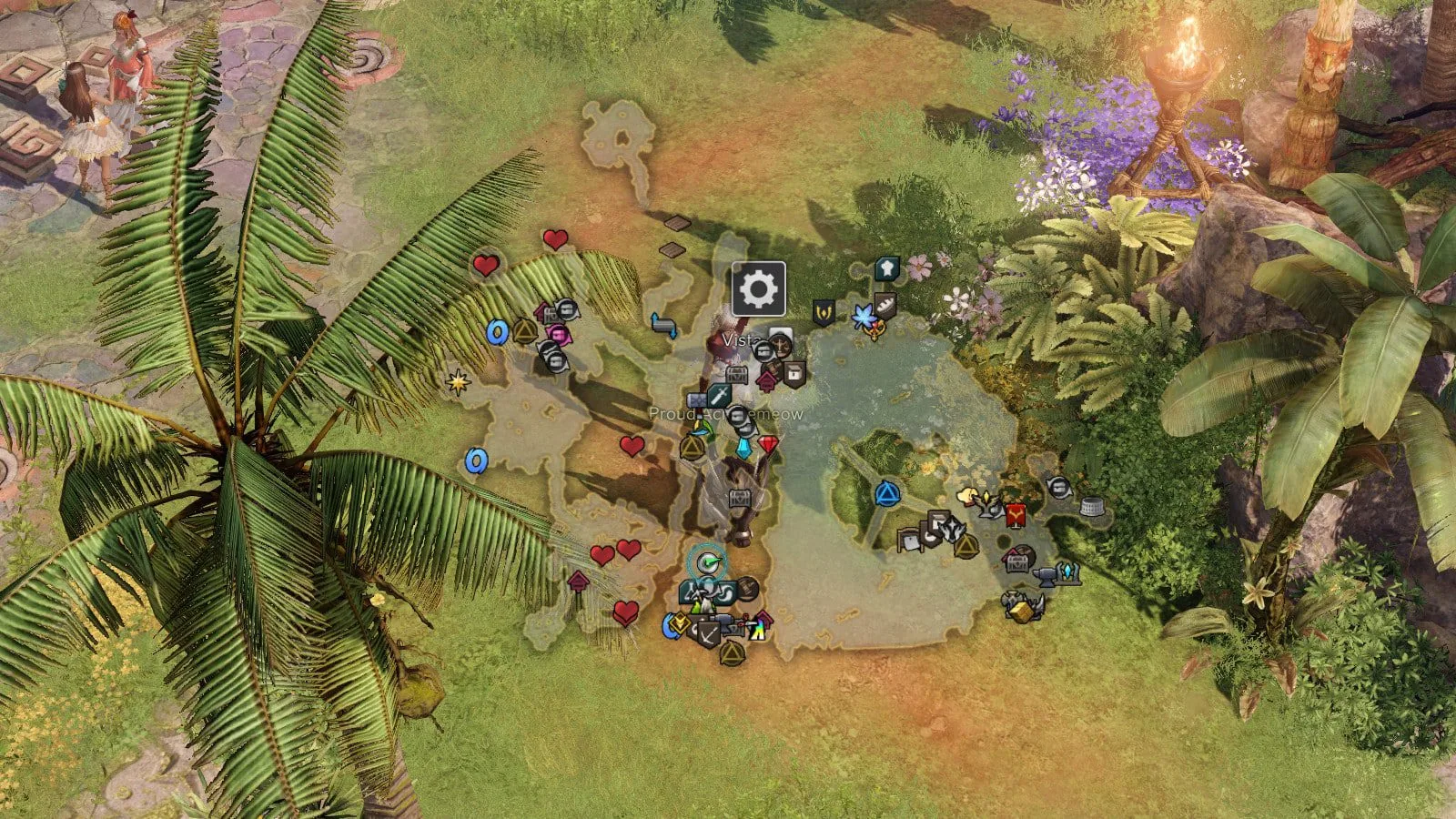
Task: Select the cyan diamond map marker
Action: pos(745,449)
